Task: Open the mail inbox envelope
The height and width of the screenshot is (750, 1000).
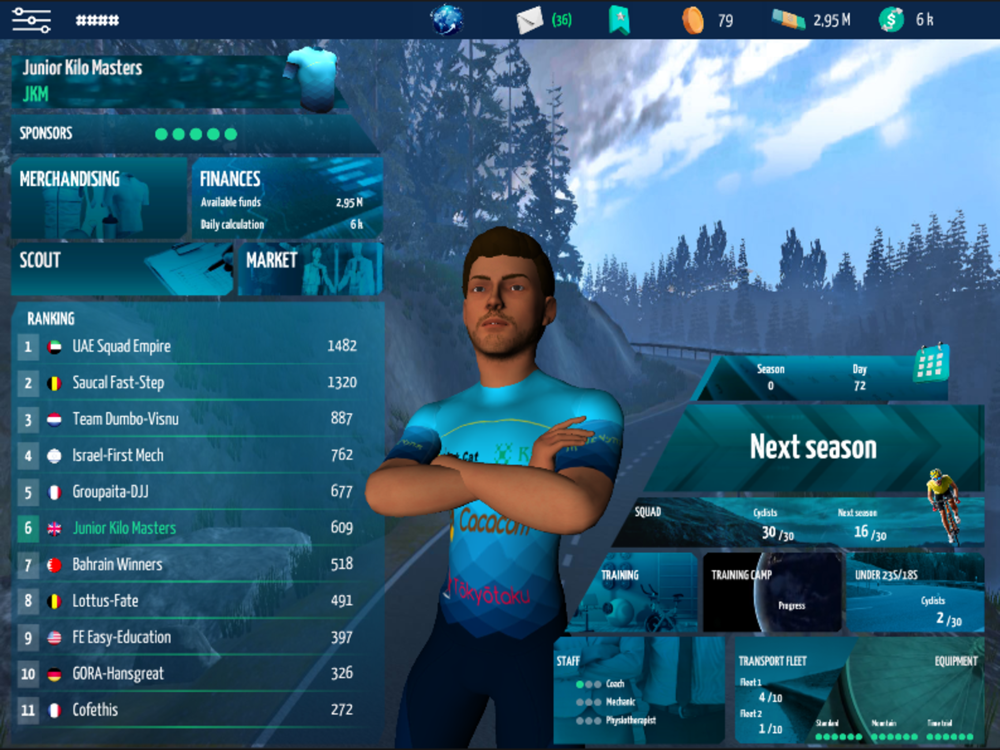Action: point(530,19)
